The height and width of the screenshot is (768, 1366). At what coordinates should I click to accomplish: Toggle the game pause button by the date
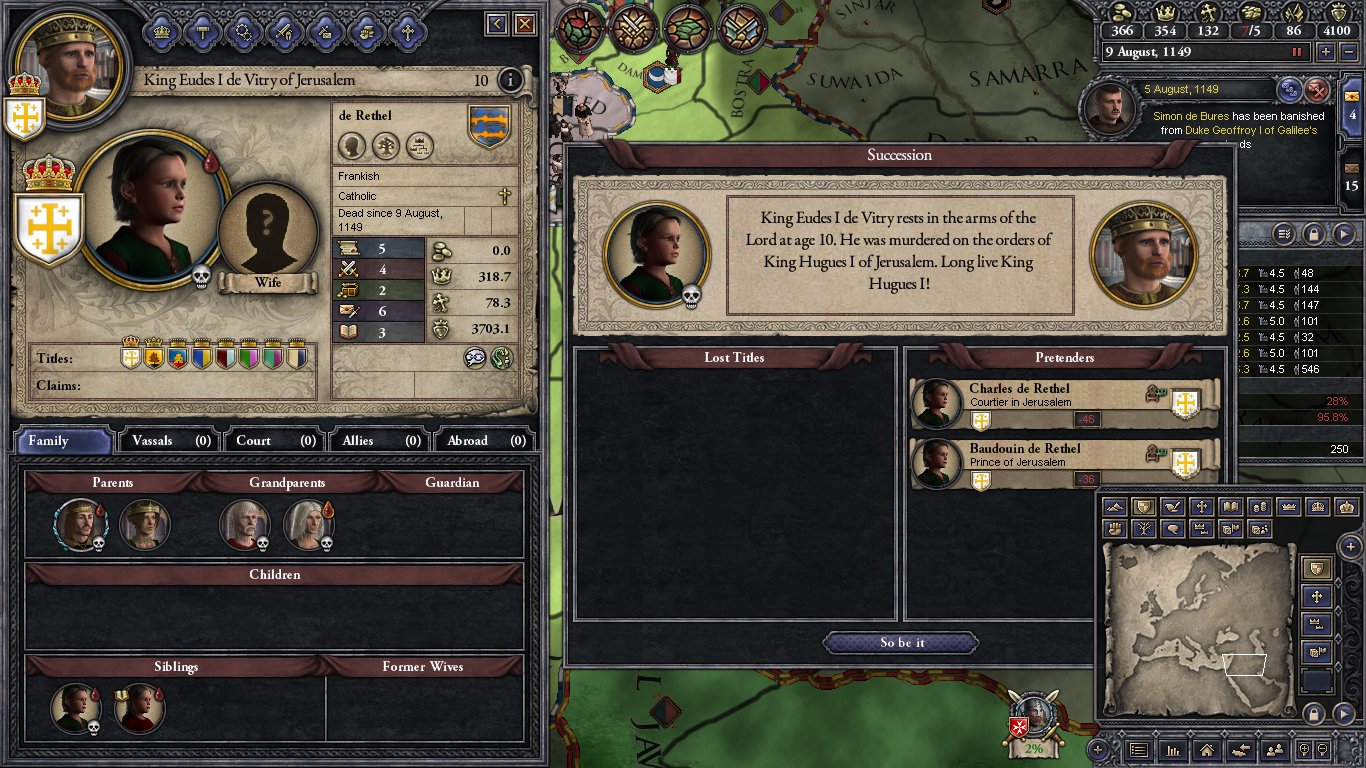tap(1298, 52)
